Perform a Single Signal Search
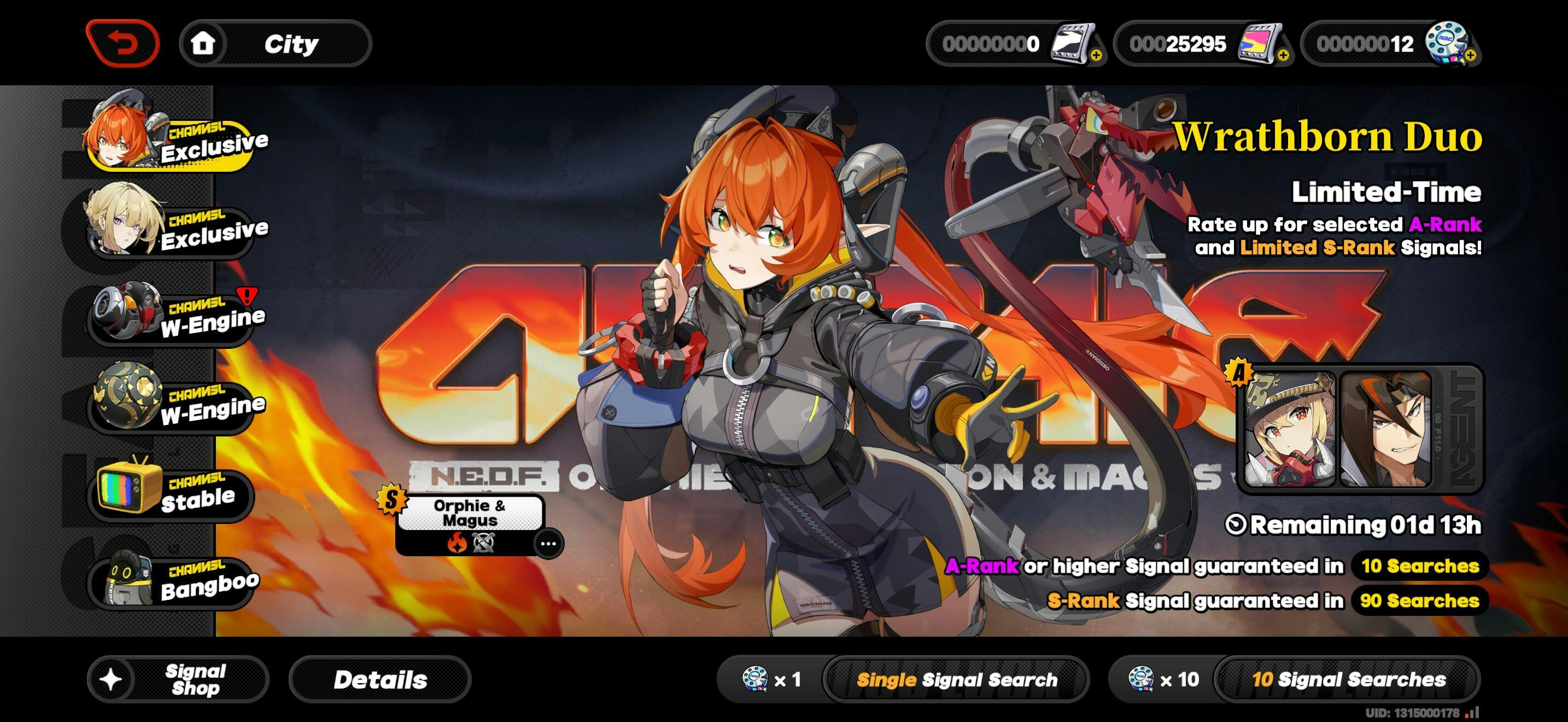Image resolution: width=1568 pixels, height=722 pixels. point(956,679)
